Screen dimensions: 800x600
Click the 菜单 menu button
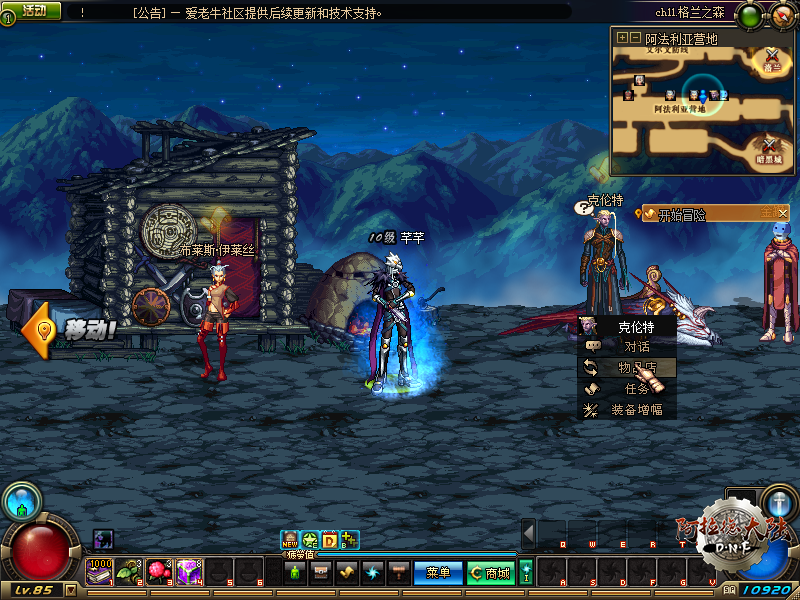(x=438, y=573)
